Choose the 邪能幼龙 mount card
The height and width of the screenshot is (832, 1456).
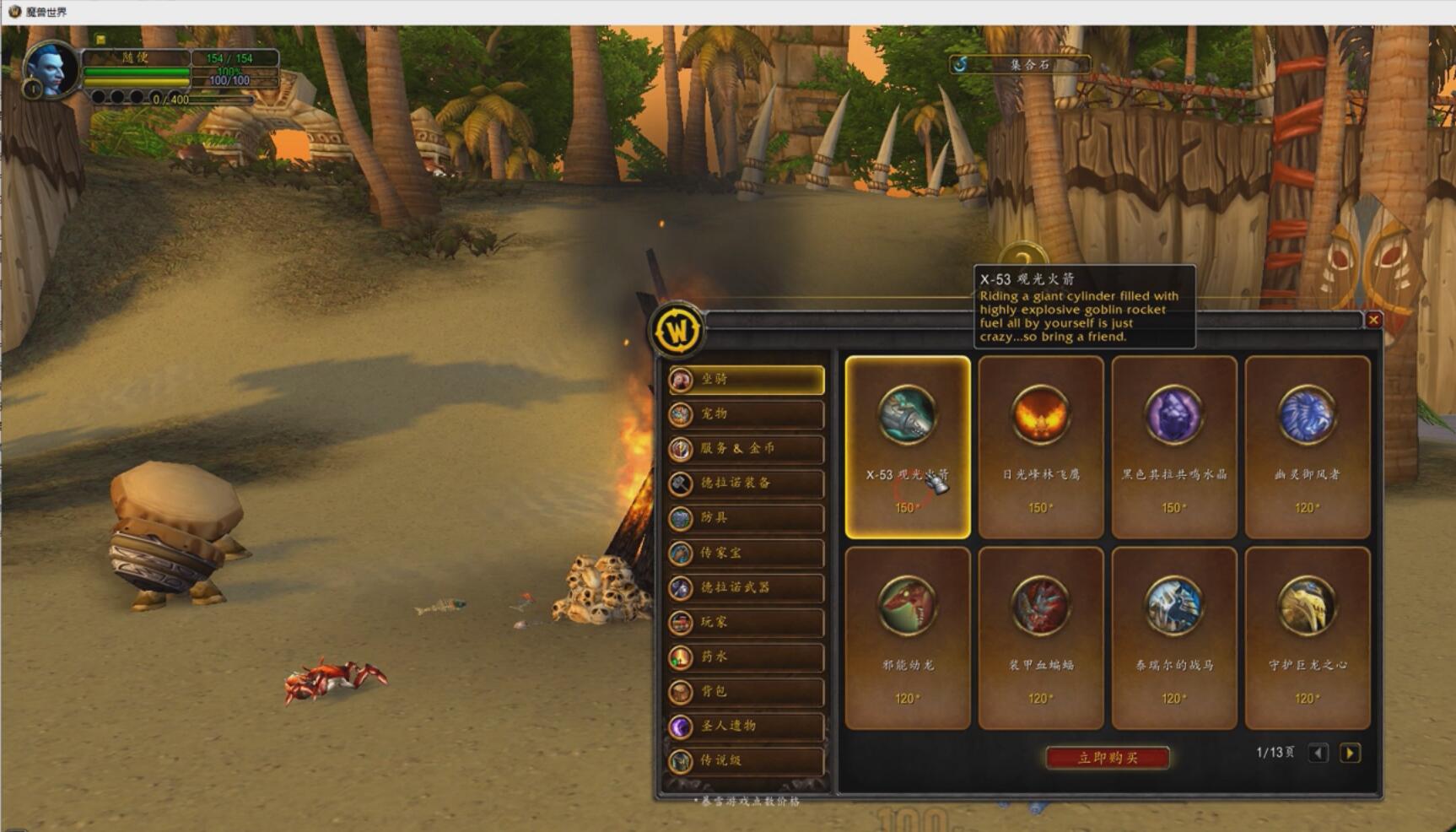coord(908,638)
